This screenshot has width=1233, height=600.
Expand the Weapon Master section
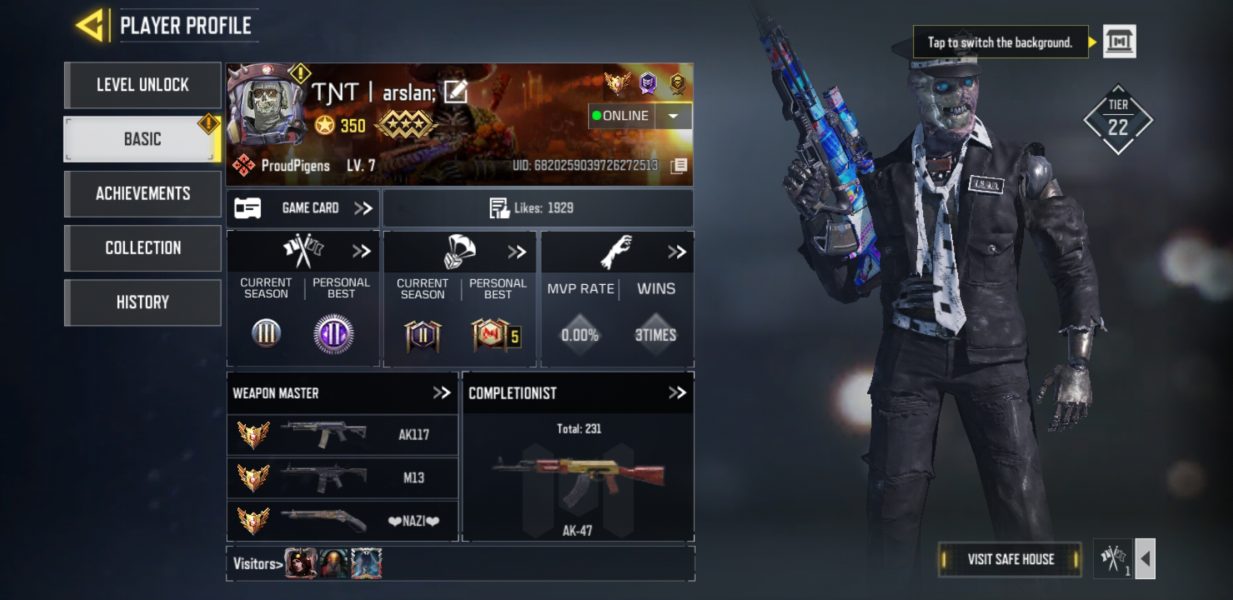(441, 393)
